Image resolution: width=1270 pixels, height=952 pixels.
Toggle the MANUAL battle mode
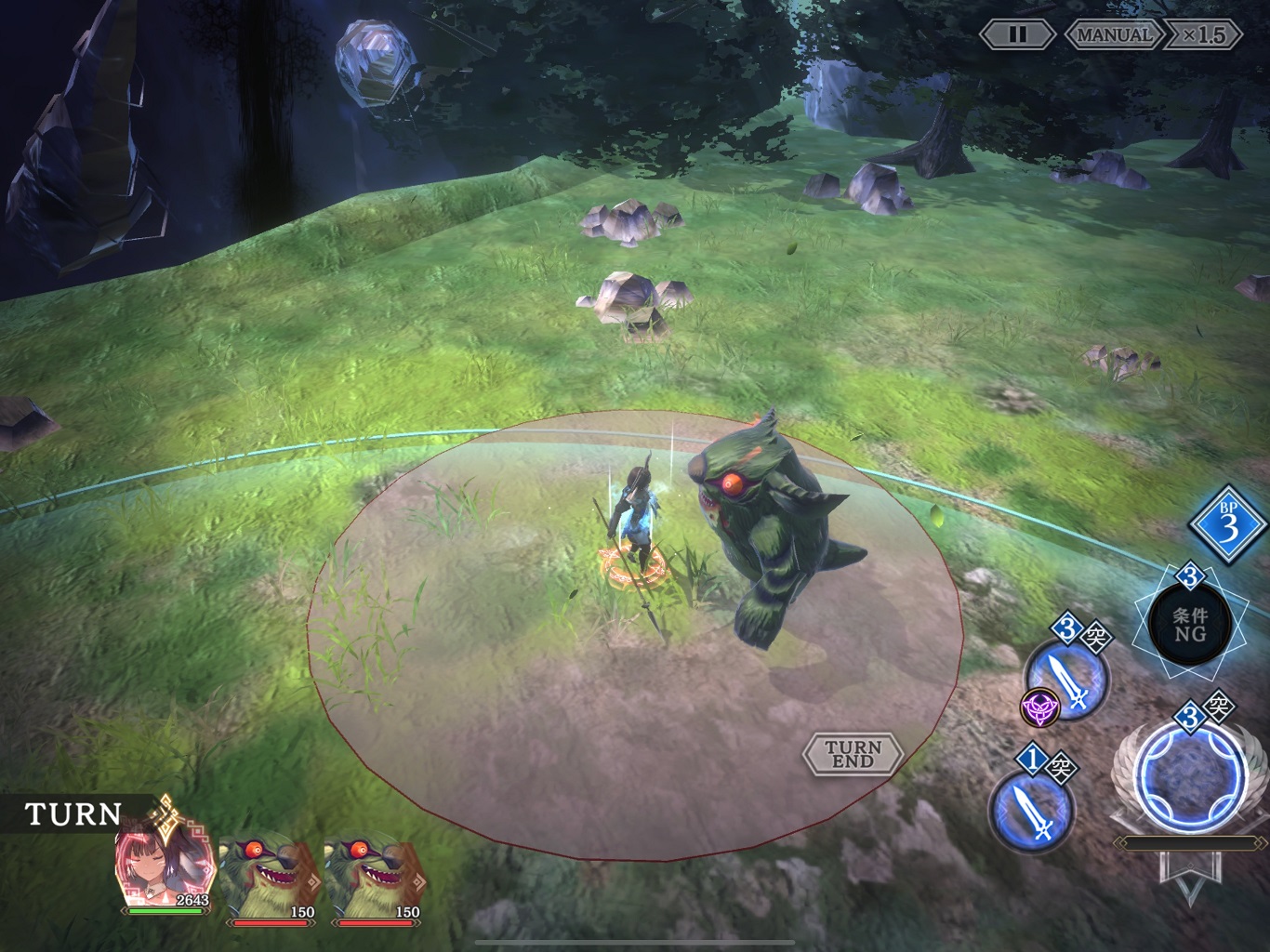[x=1114, y=35]
